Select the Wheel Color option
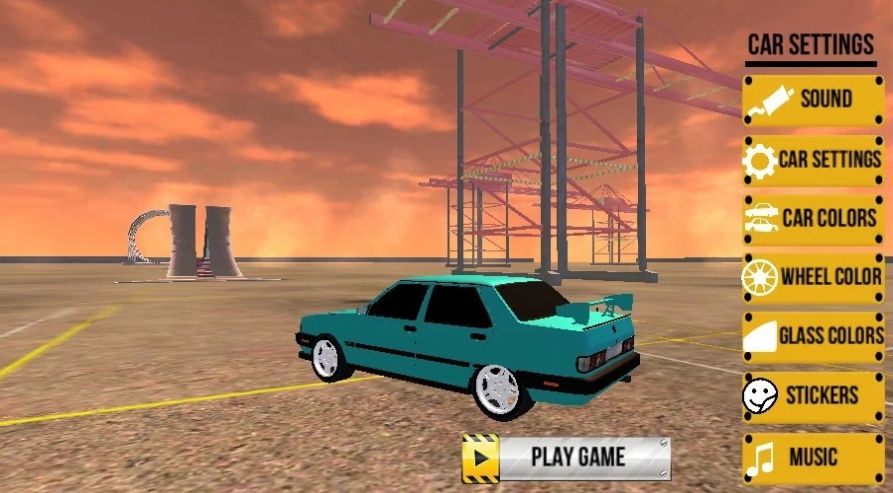 [813, 277]
